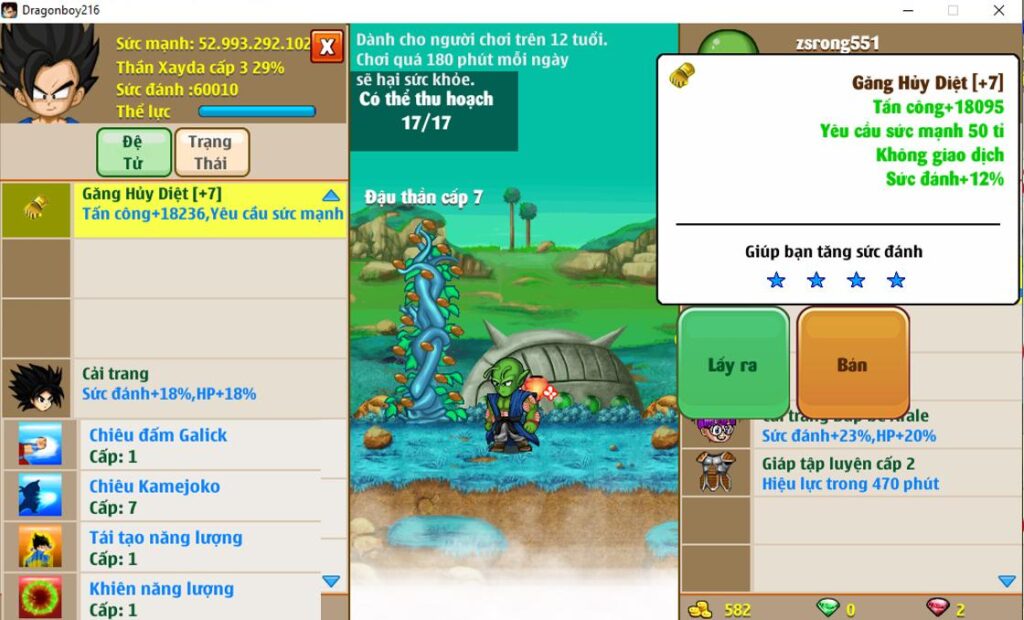Image resolution: width=1024 pixels, height=620 pixels.
Task: Minimize the Dragonboy216 window
Action: coord(907,10)
